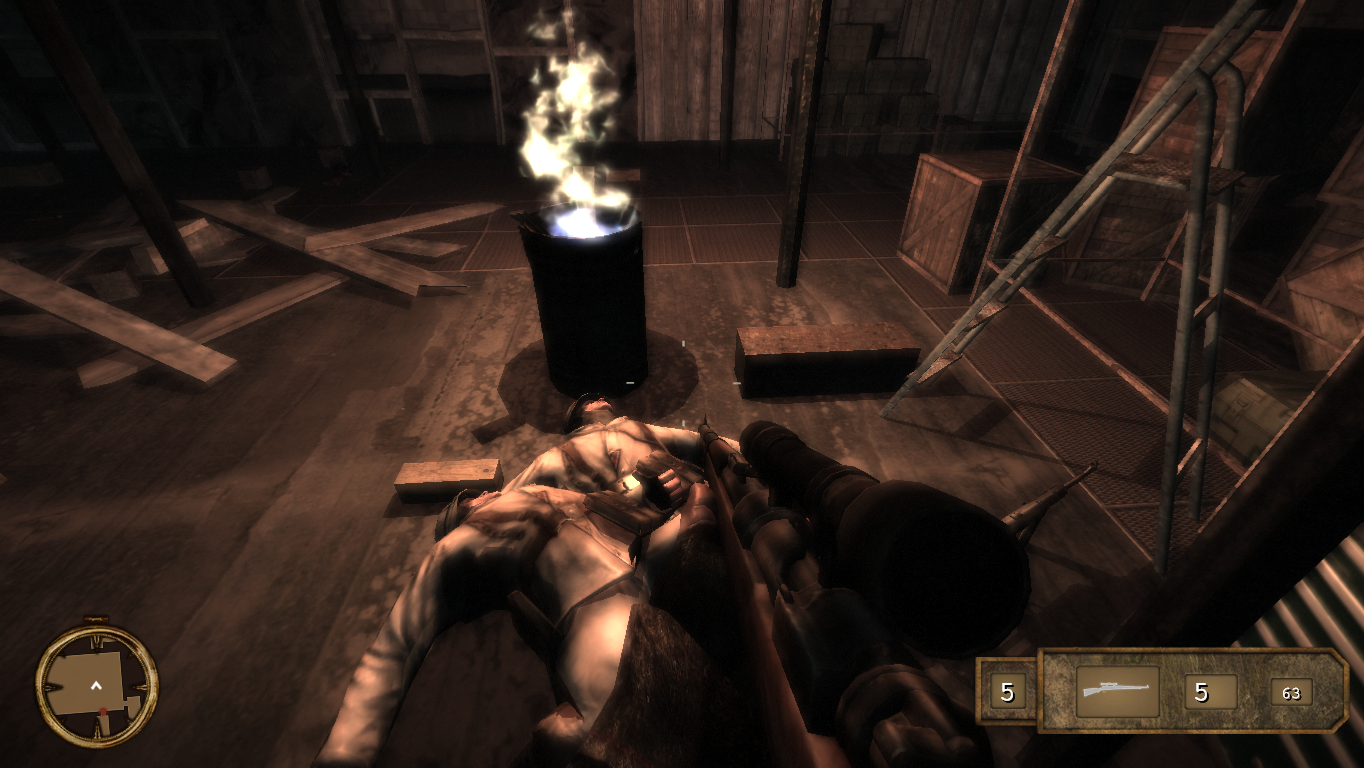This screenshot has height=768, width=1364.
Task: Select the rifle weapon icon
Action: click(x=1117, y=691)
